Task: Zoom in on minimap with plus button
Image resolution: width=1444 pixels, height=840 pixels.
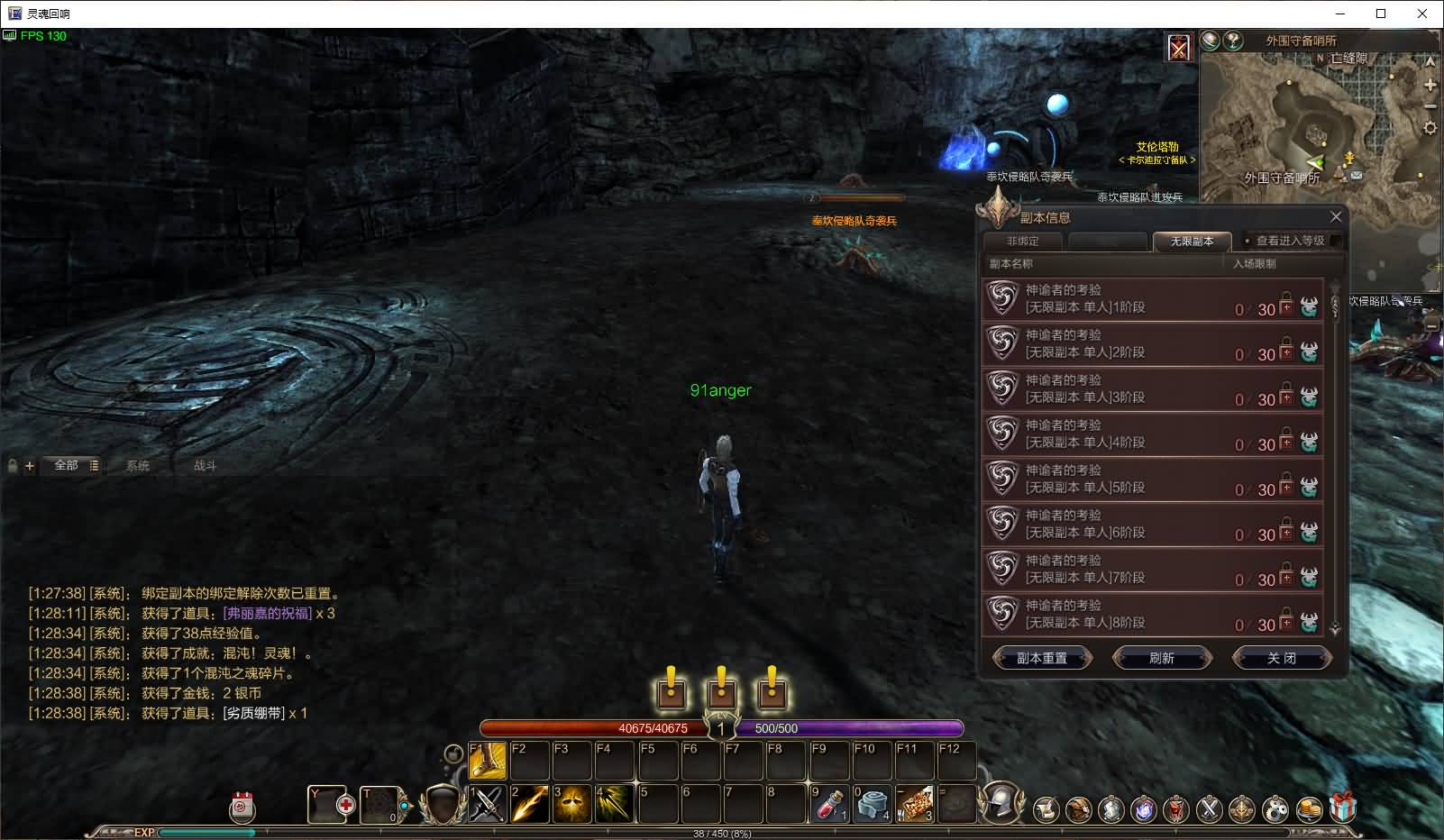Action: [x=1430, y=86]
